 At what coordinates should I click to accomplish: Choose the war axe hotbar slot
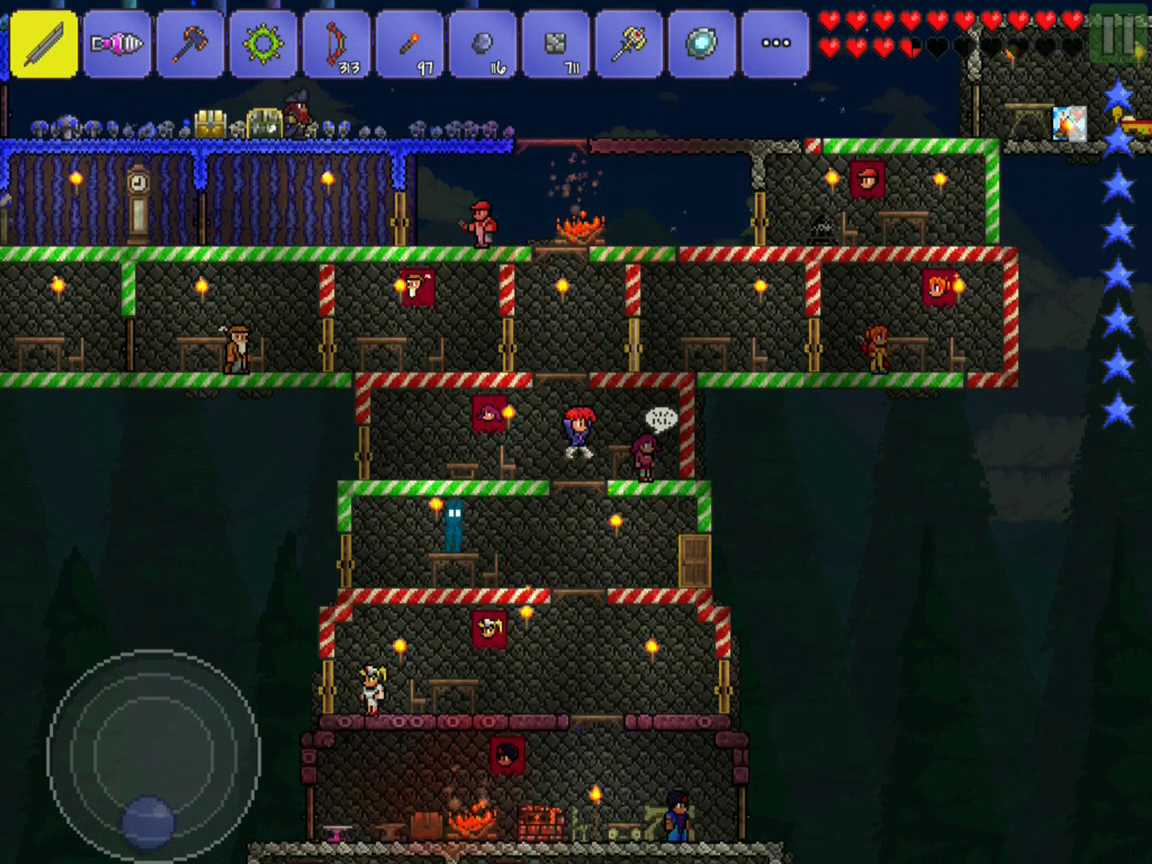[x=190, y=44]
